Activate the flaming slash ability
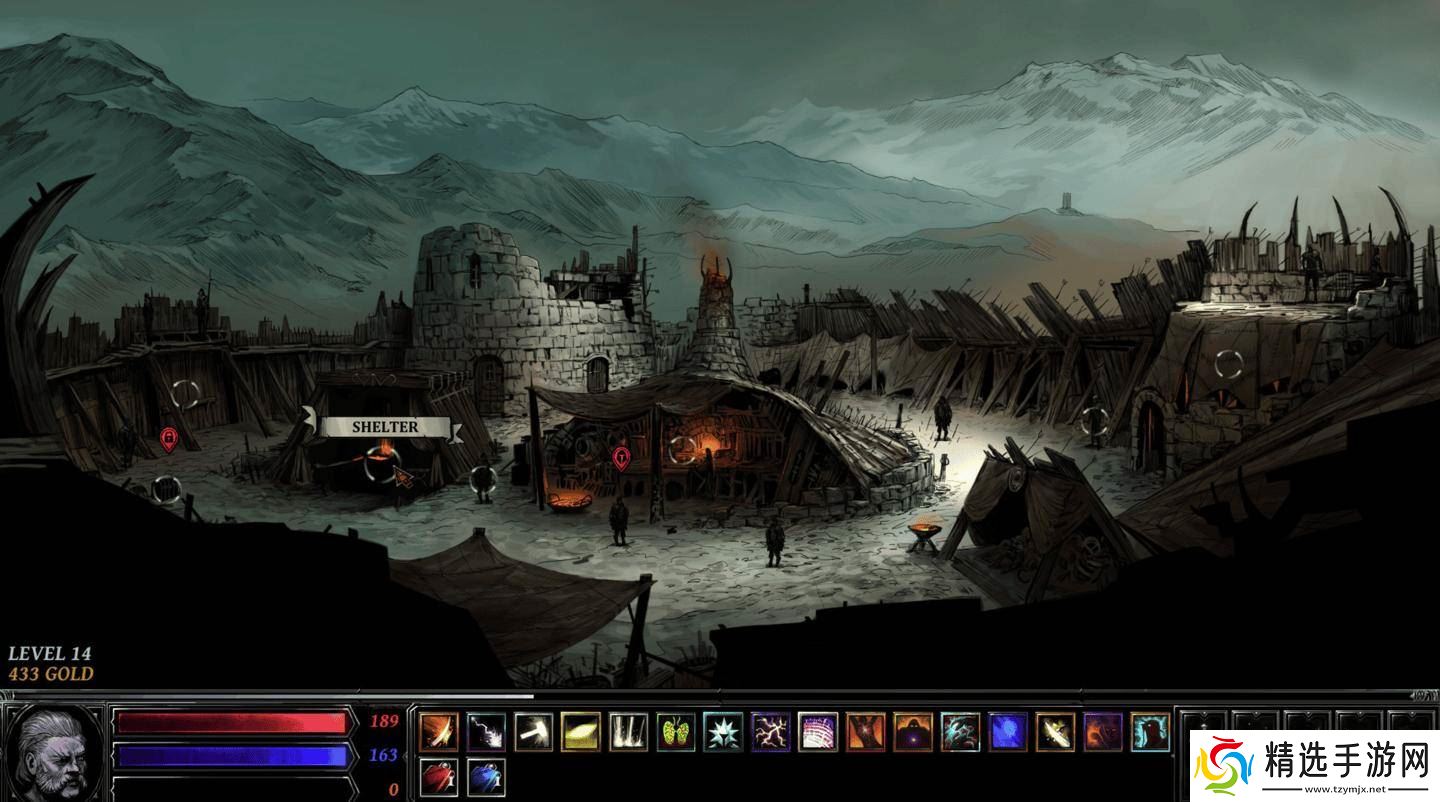The width and height of the screenshot is (1440, 802). point(438,731)
